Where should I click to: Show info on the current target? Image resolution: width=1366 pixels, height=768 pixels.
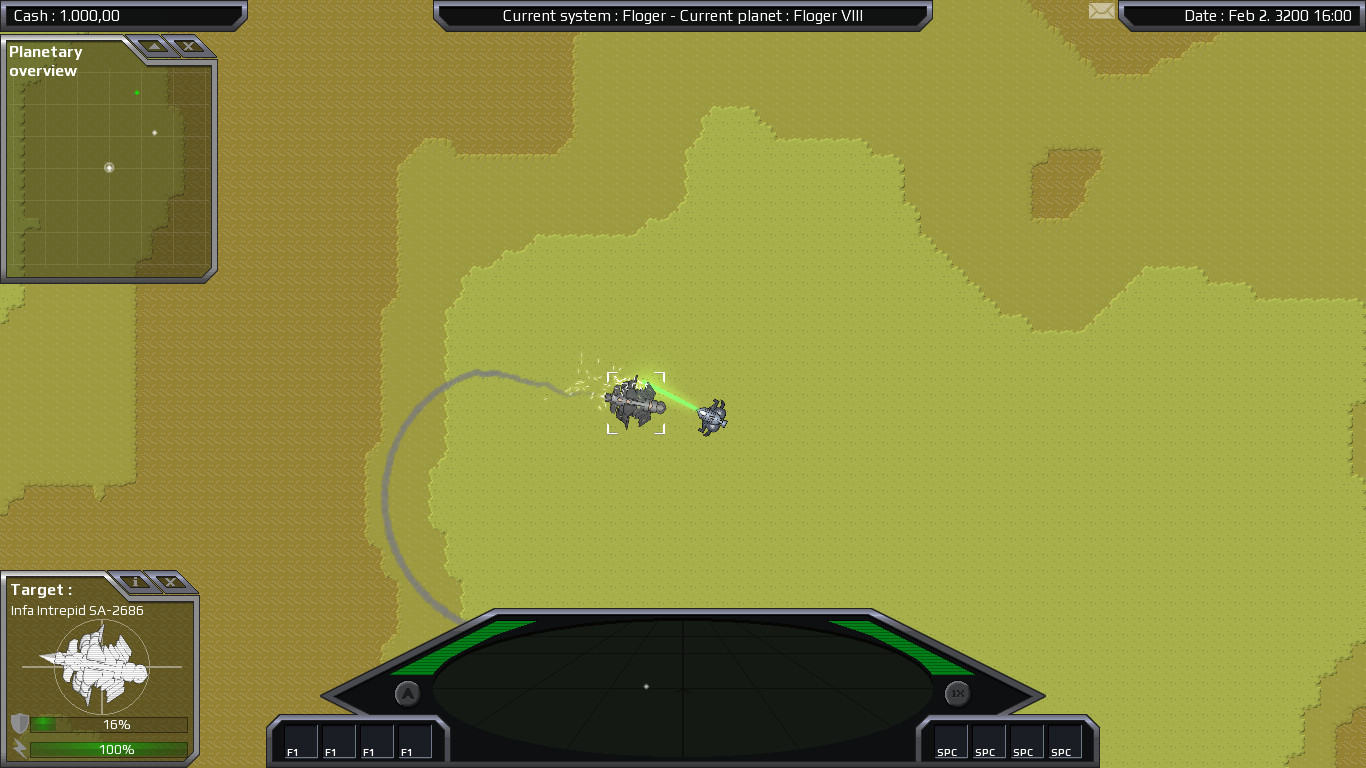pyautogui.click(x=135, y=582)
